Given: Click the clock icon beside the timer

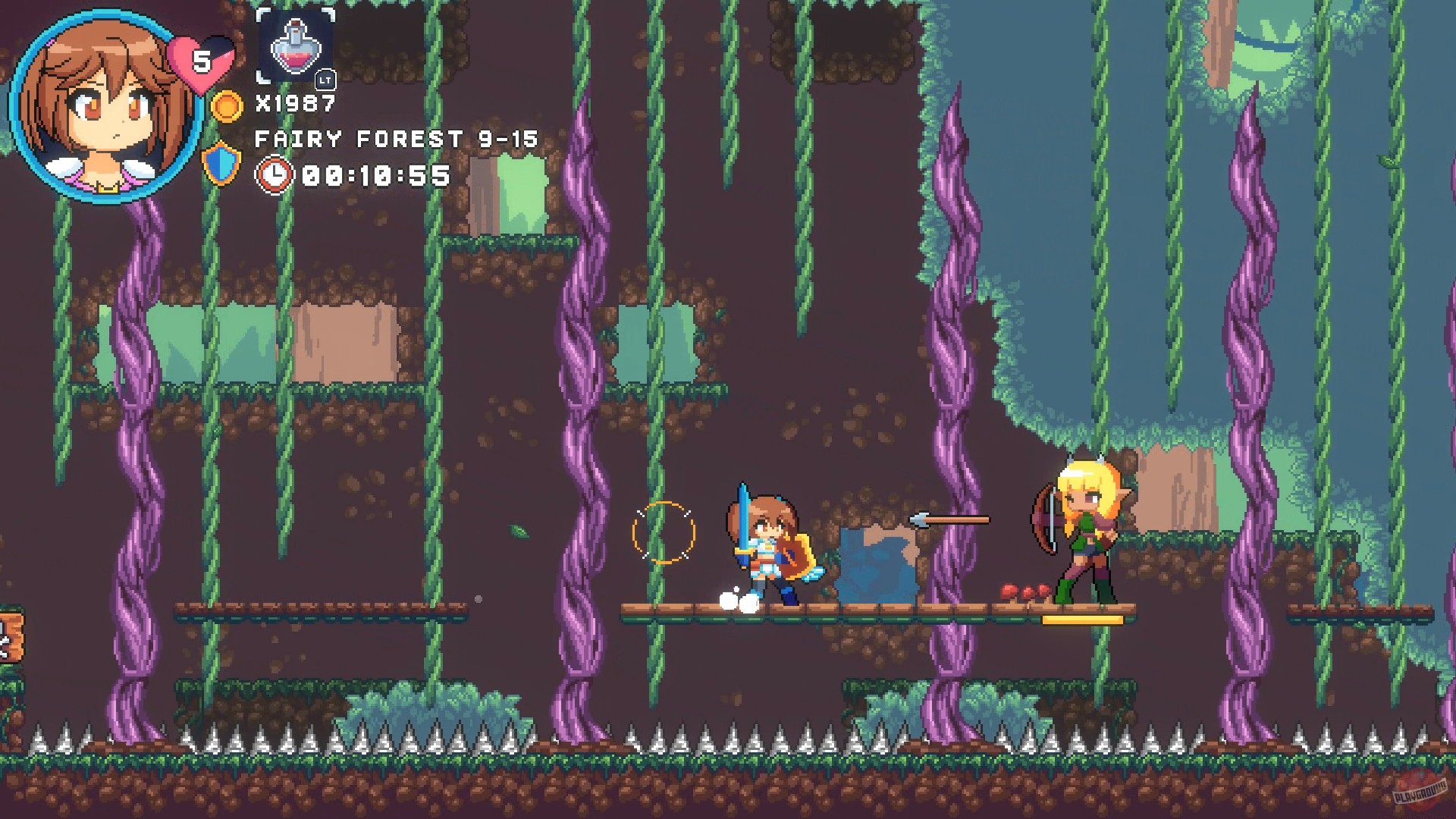Looking at the screenshot, I should [275, 175].
